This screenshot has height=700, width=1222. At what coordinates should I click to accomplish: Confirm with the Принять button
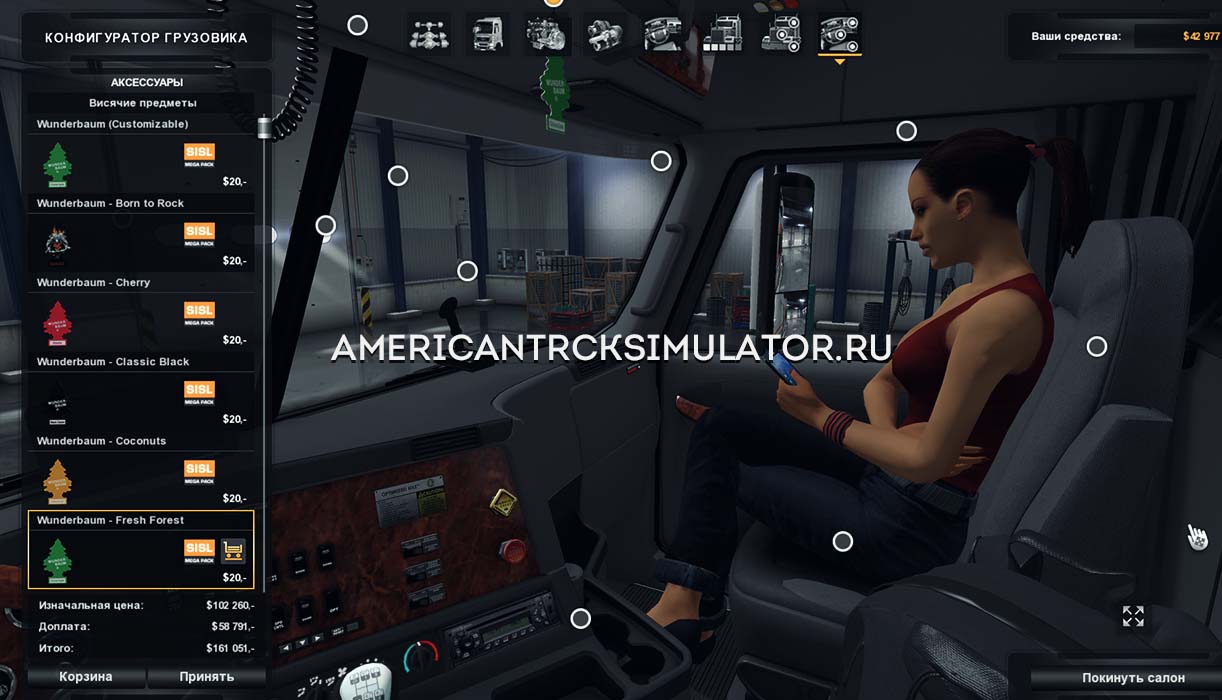[x=207, y=677]
